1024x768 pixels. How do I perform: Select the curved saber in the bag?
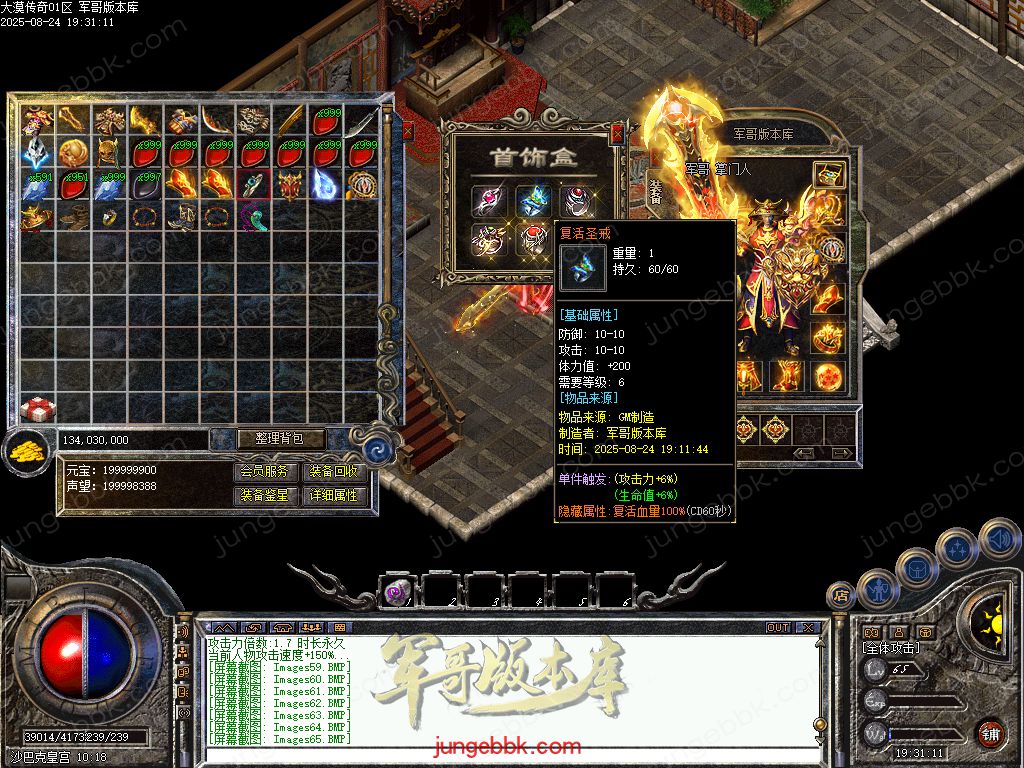[x=361, y=124]
